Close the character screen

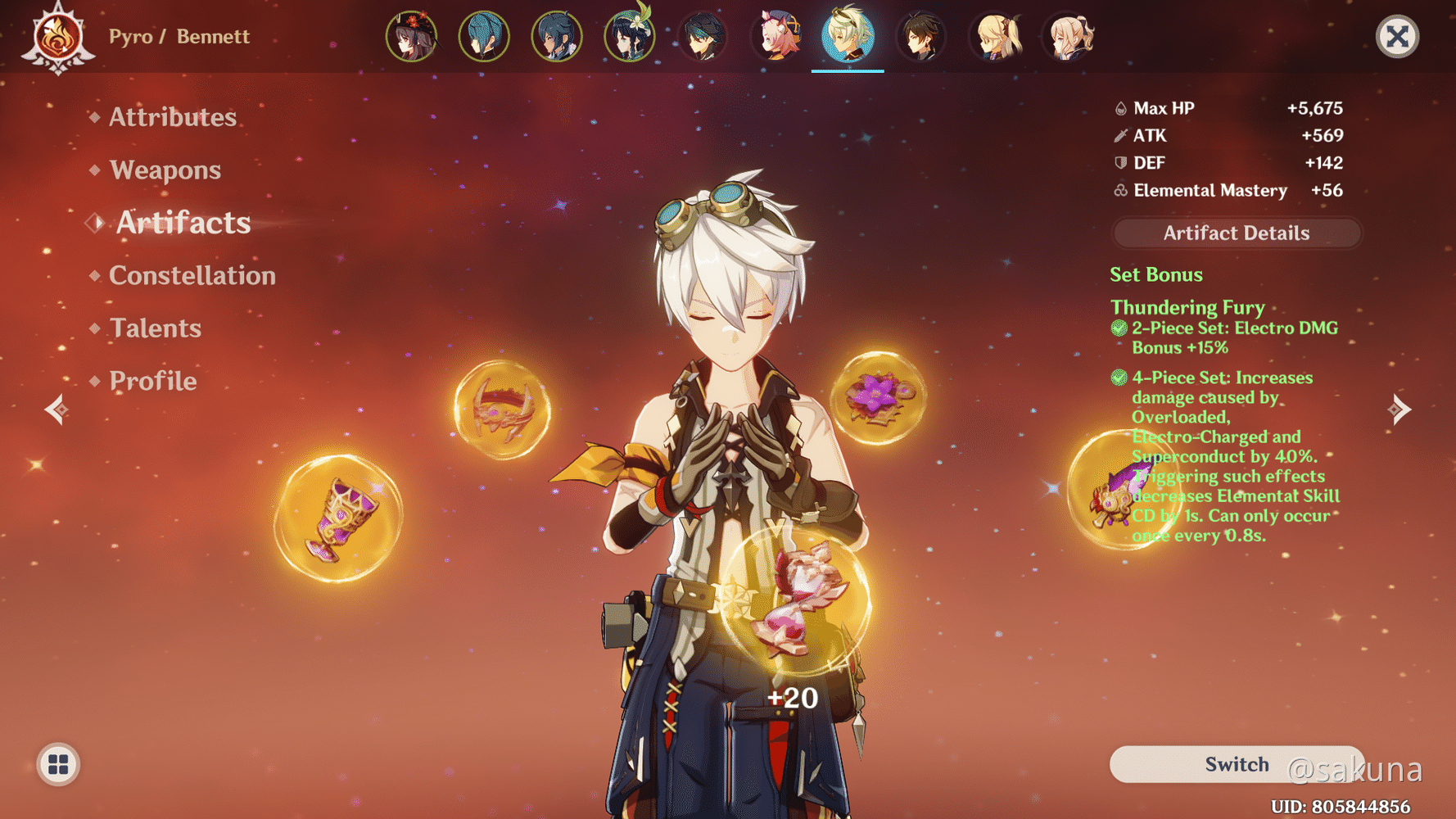click(x=1396, y=37)
